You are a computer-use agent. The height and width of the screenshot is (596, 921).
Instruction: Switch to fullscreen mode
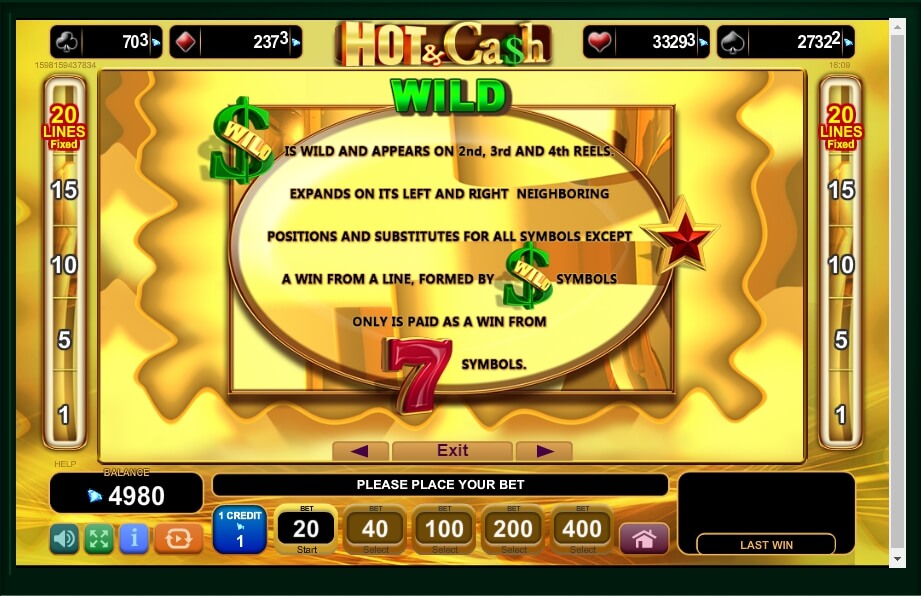coord(98,539)
